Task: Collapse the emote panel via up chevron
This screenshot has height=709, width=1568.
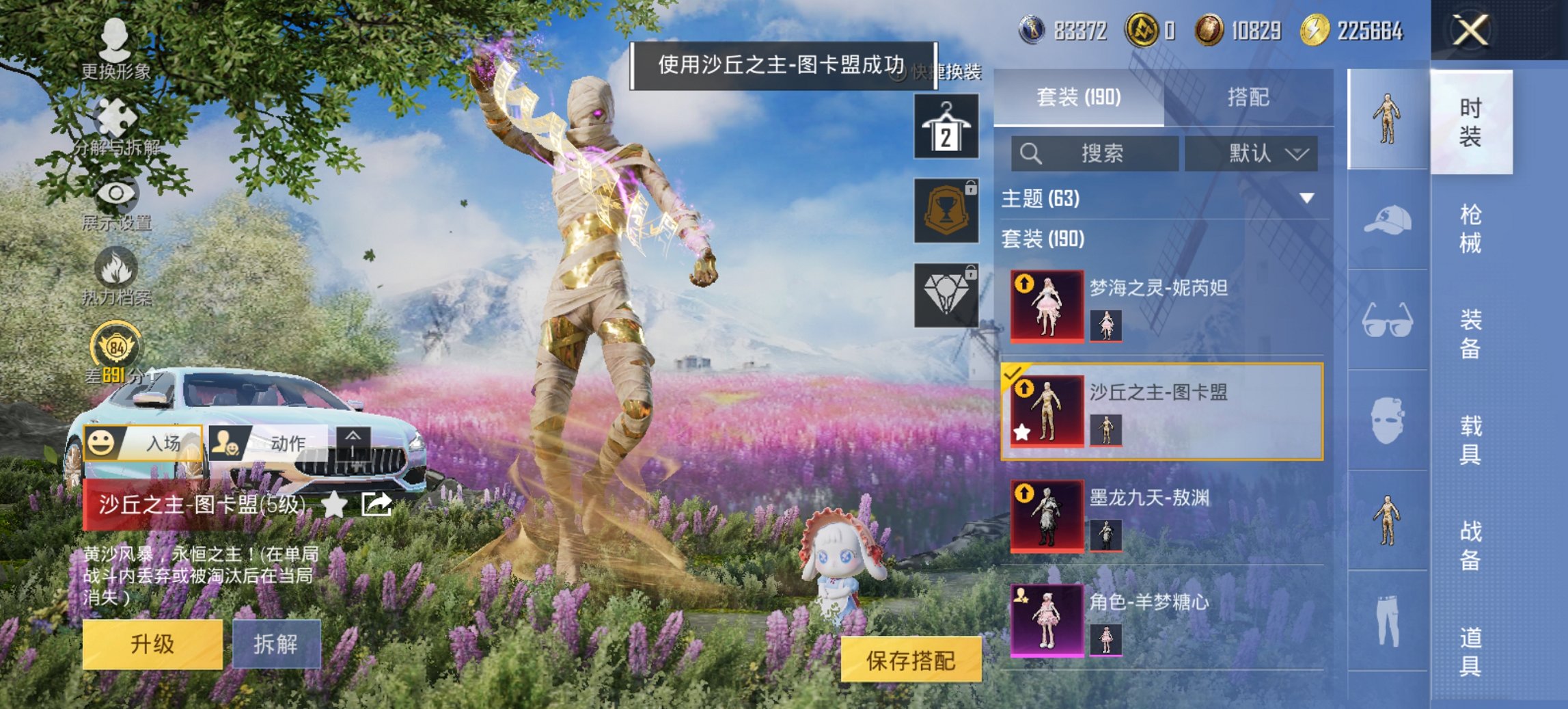Action: coord(353,442)
